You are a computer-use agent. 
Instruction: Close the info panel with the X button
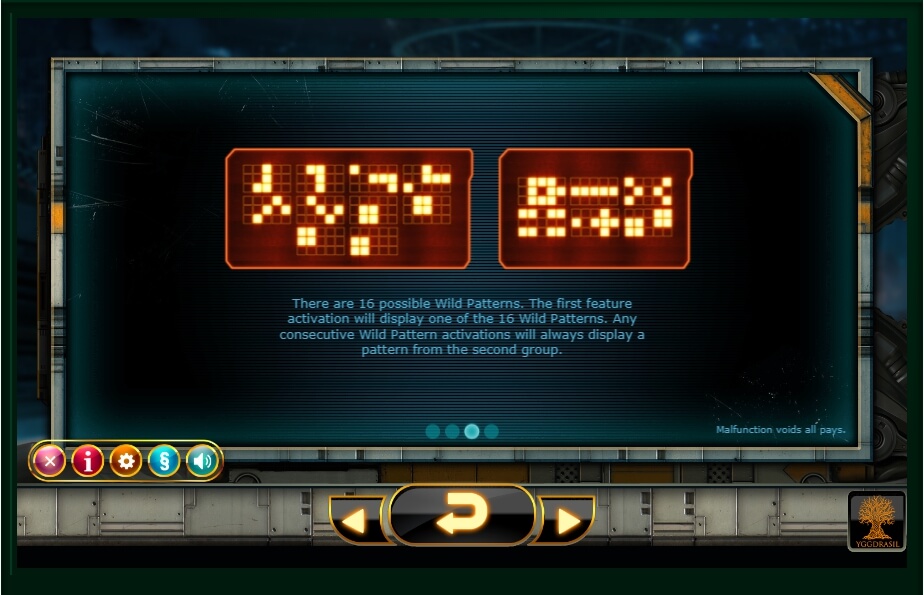(49, 461)
